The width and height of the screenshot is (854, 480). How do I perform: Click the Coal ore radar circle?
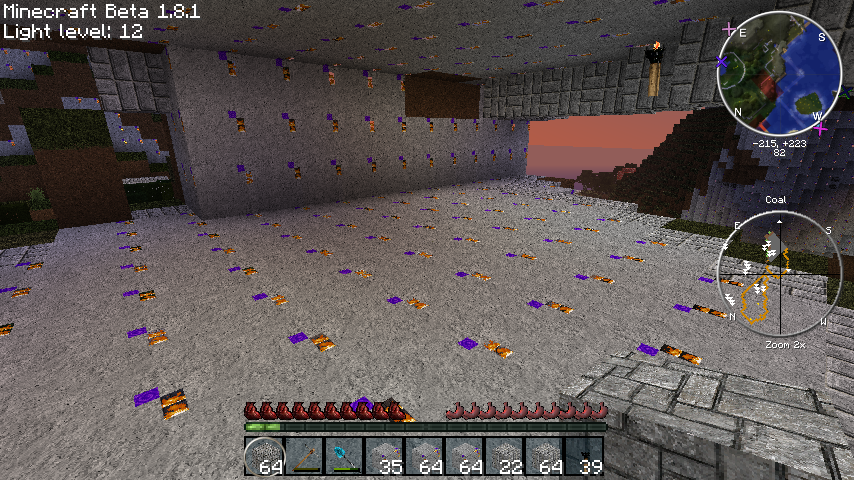[x=776, y=276]
